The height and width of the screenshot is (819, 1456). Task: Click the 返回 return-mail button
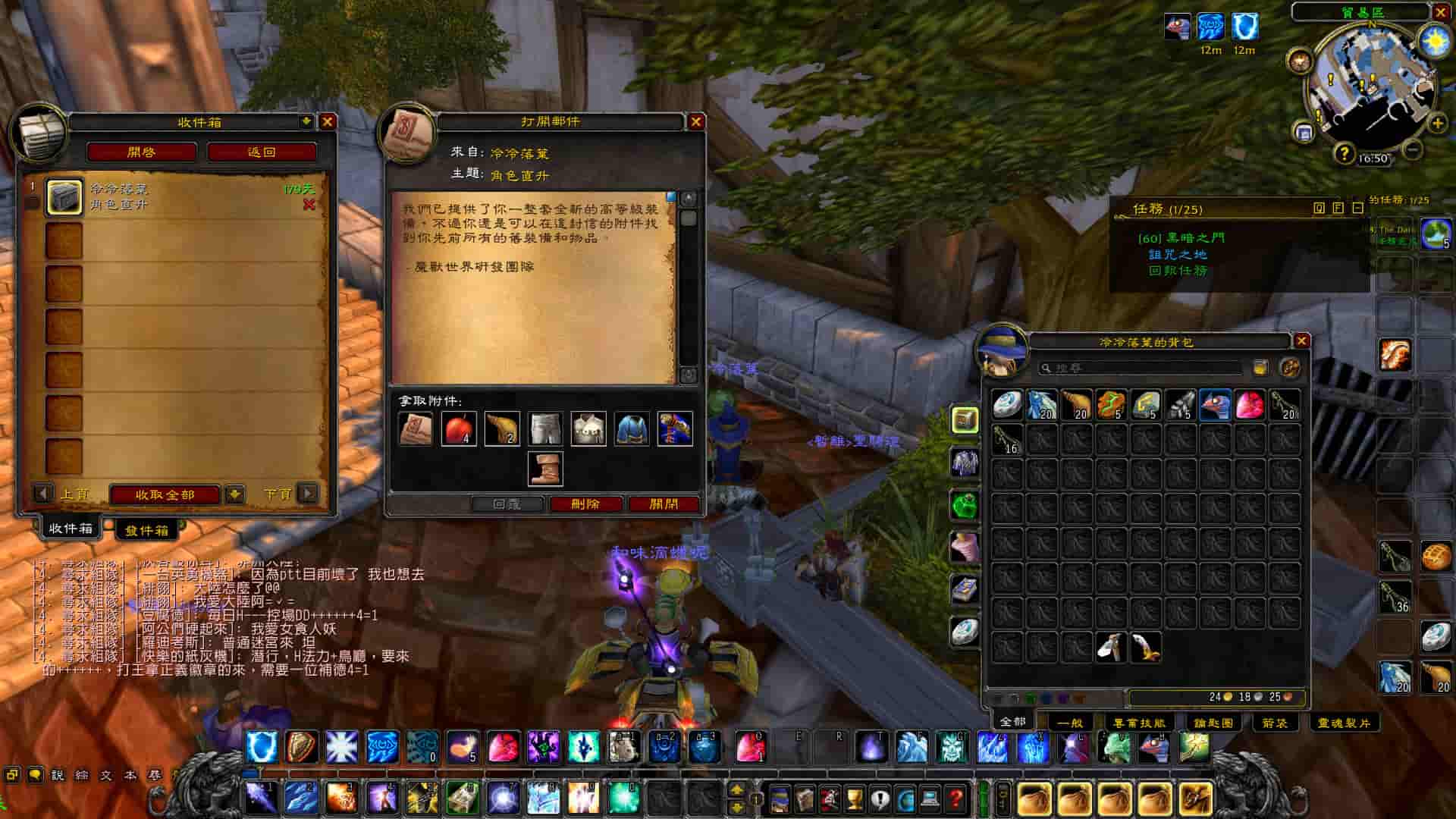tap(262, 152)
